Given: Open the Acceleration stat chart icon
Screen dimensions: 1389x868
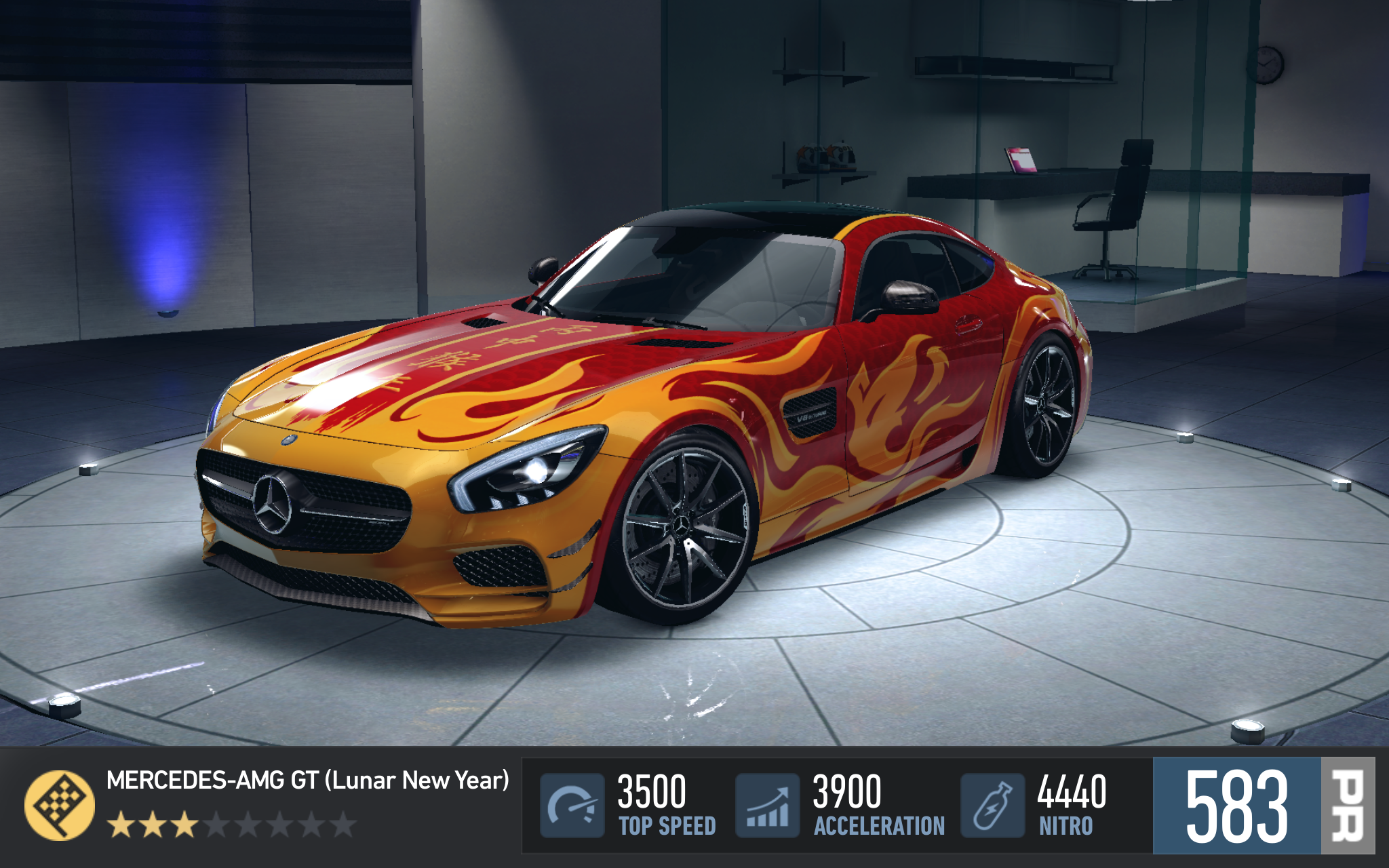Looking at the screenshot, I should pyautogui.click(x=767, y=805).
